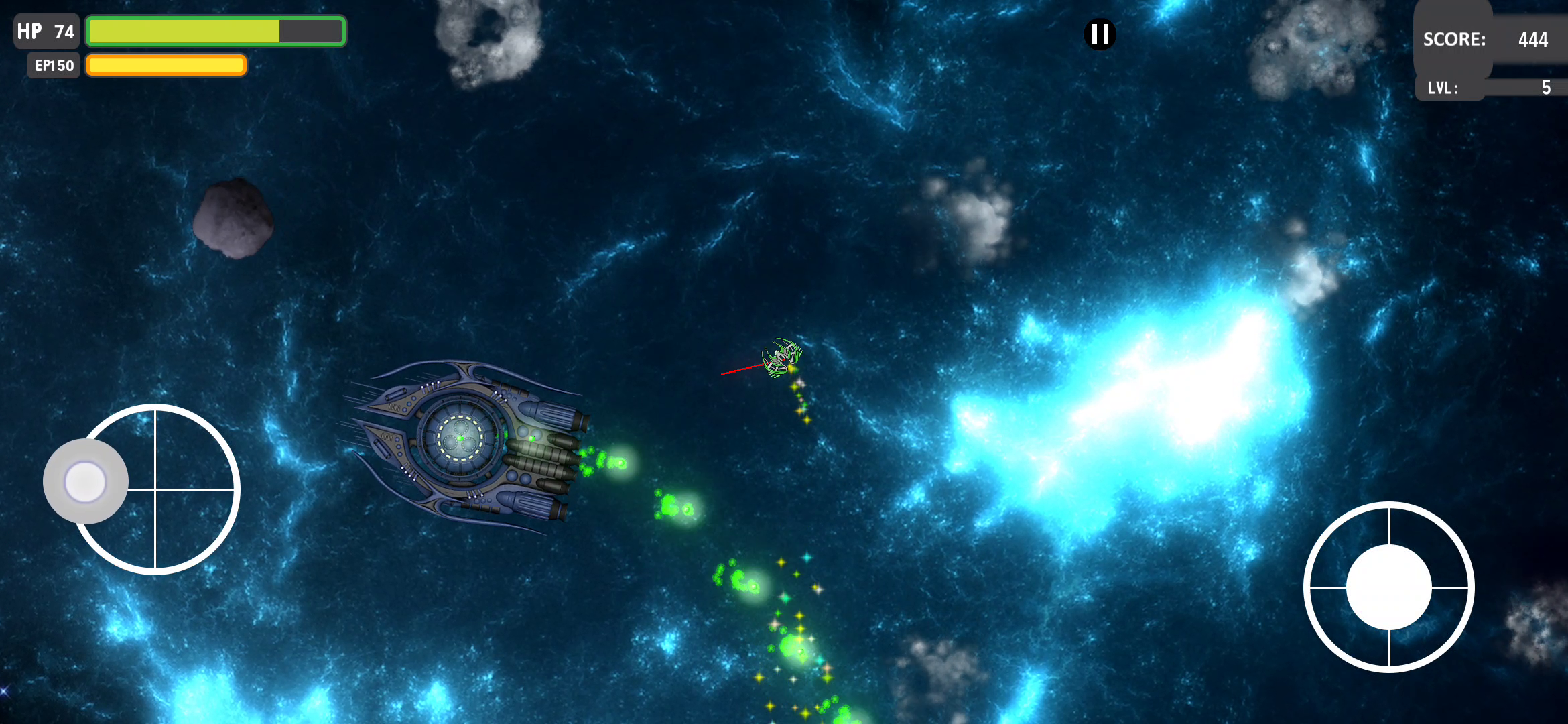Tap the asteroid near the top left
This screenshot has width=1568, height=724.
[233, 218]
